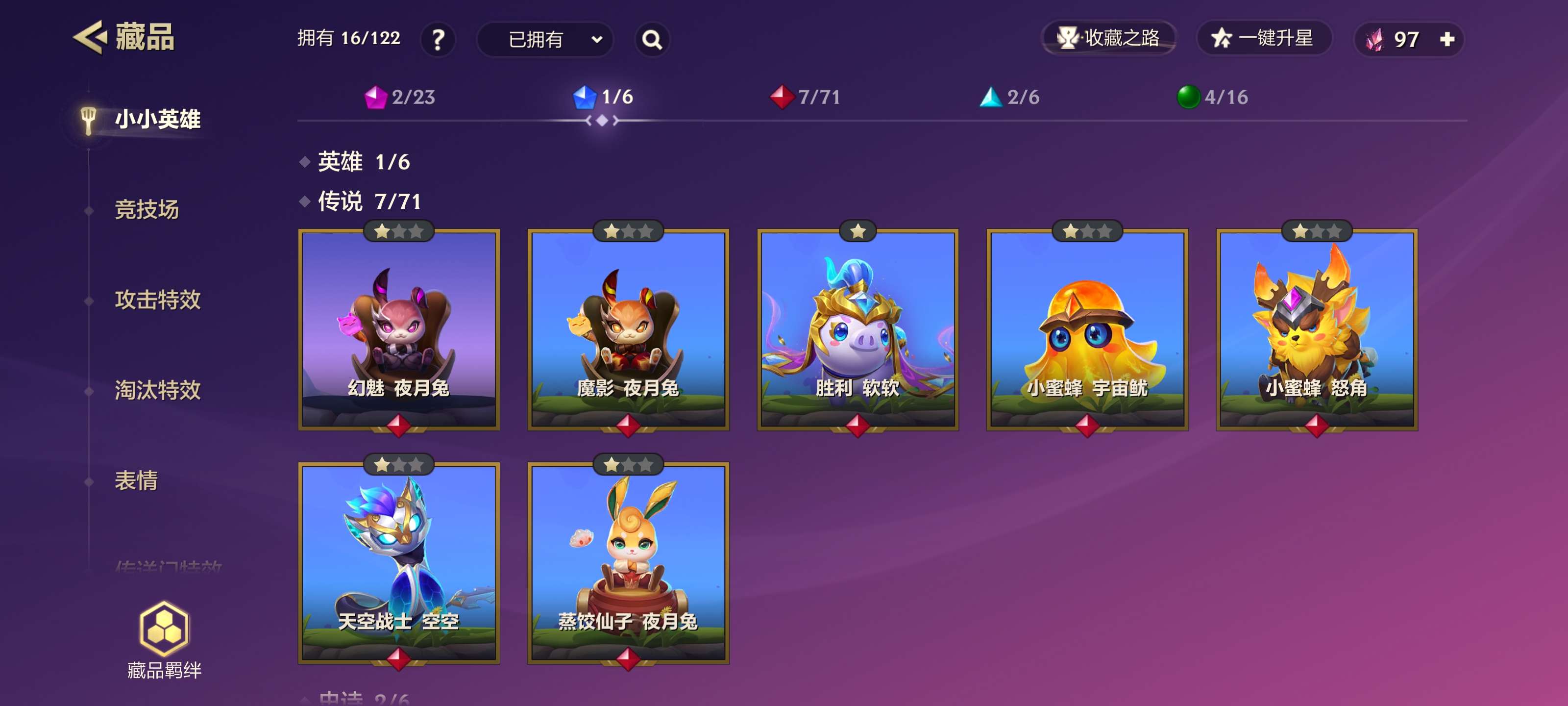
Task: Switch to the purple gem 2/23 tab
Action: click(400, 97)
